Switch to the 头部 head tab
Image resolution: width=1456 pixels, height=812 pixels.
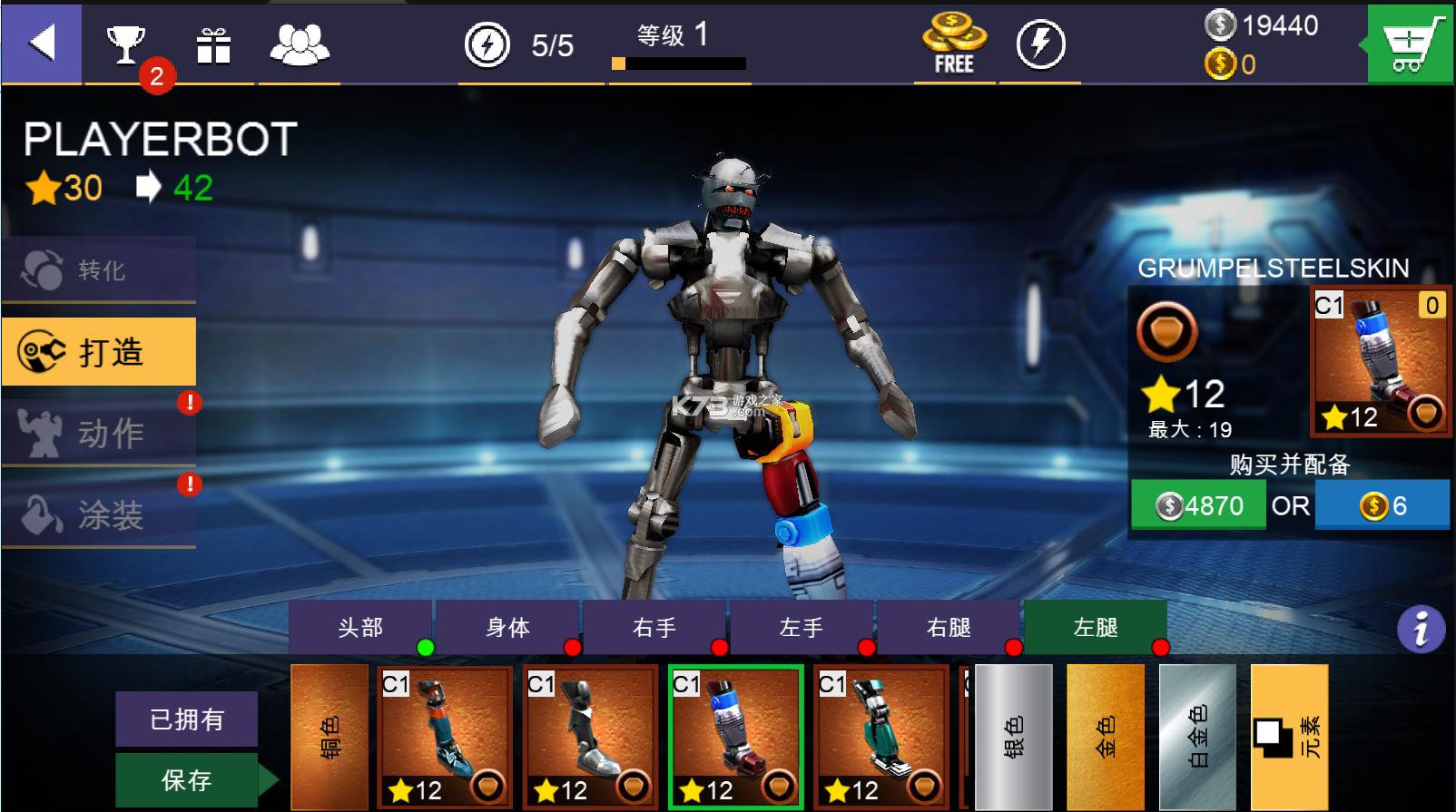(360, 627)
